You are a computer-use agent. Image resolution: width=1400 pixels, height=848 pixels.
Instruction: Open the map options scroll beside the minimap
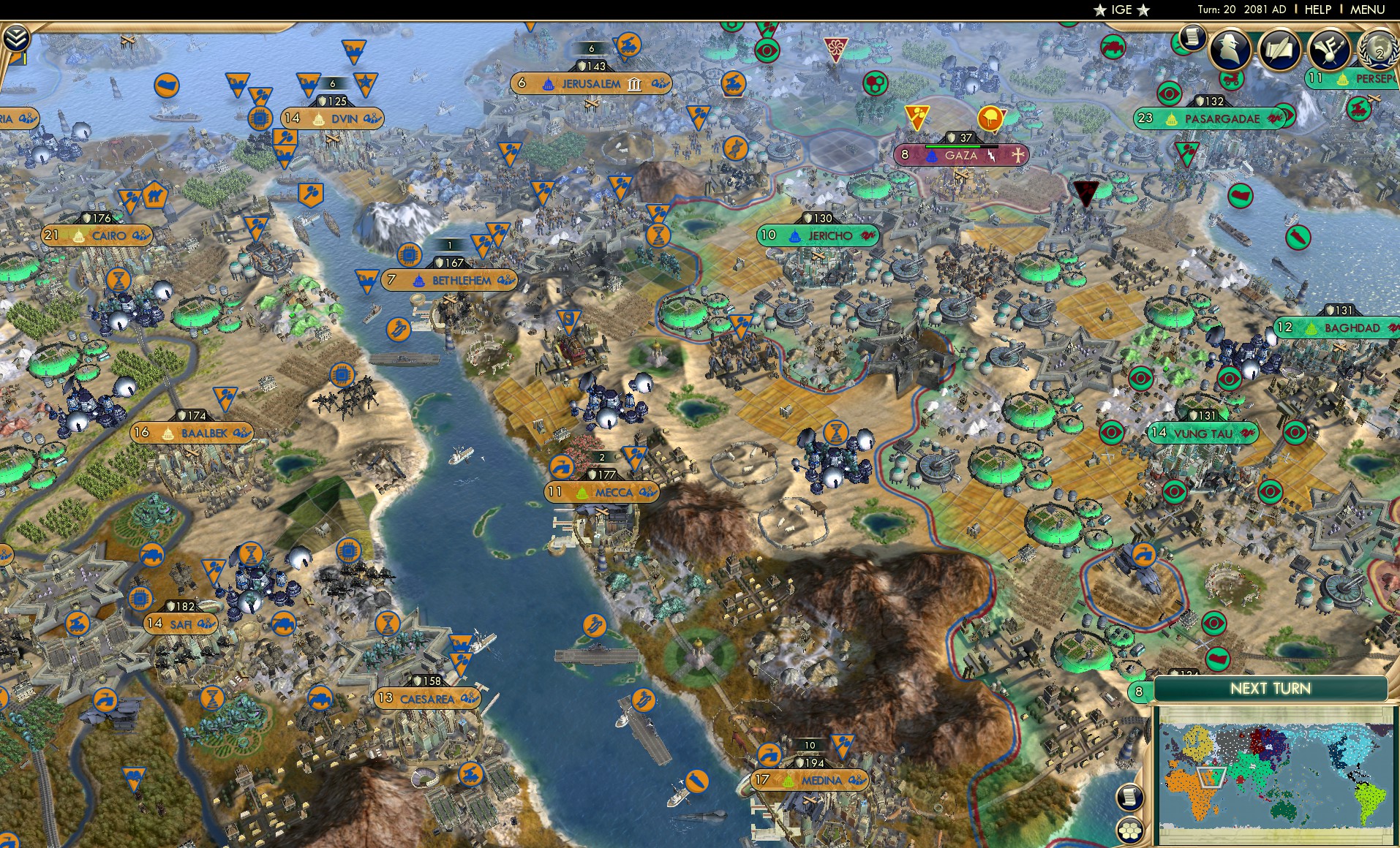point(1130,797)
